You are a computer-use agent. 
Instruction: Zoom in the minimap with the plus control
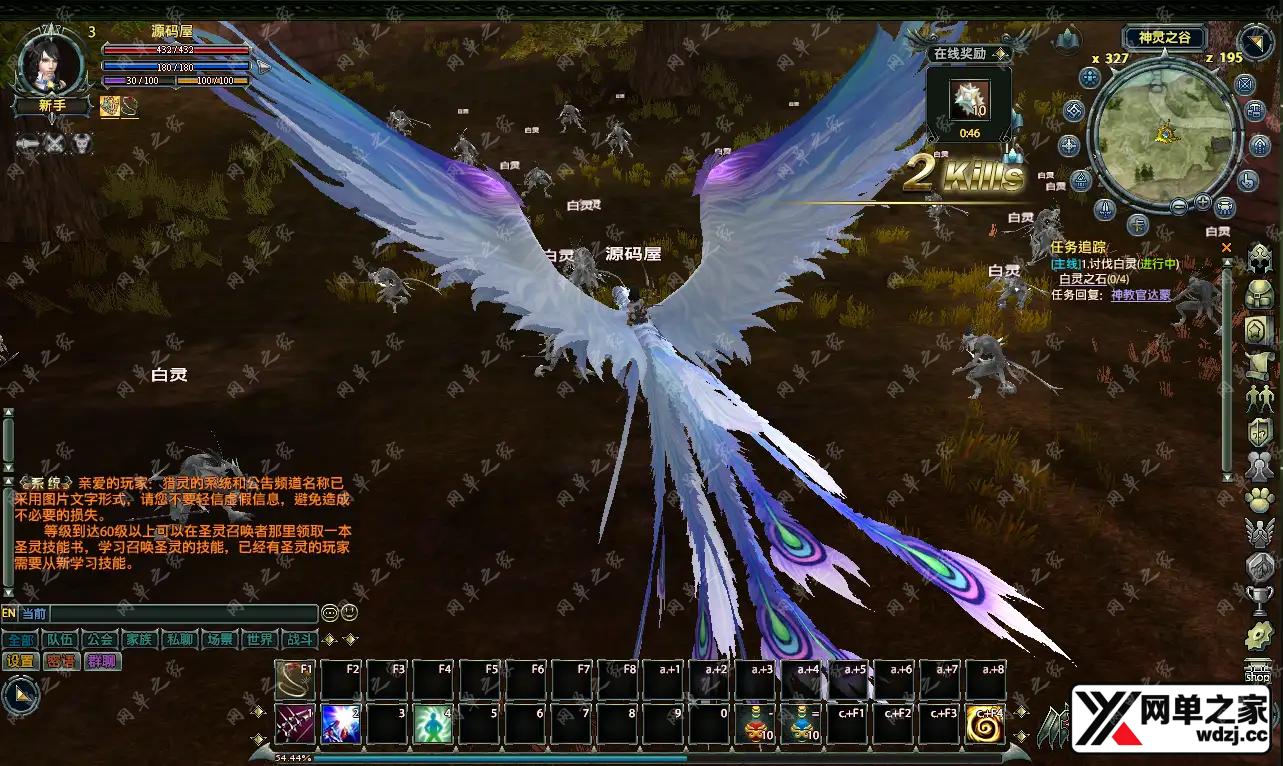point(1202,203)
